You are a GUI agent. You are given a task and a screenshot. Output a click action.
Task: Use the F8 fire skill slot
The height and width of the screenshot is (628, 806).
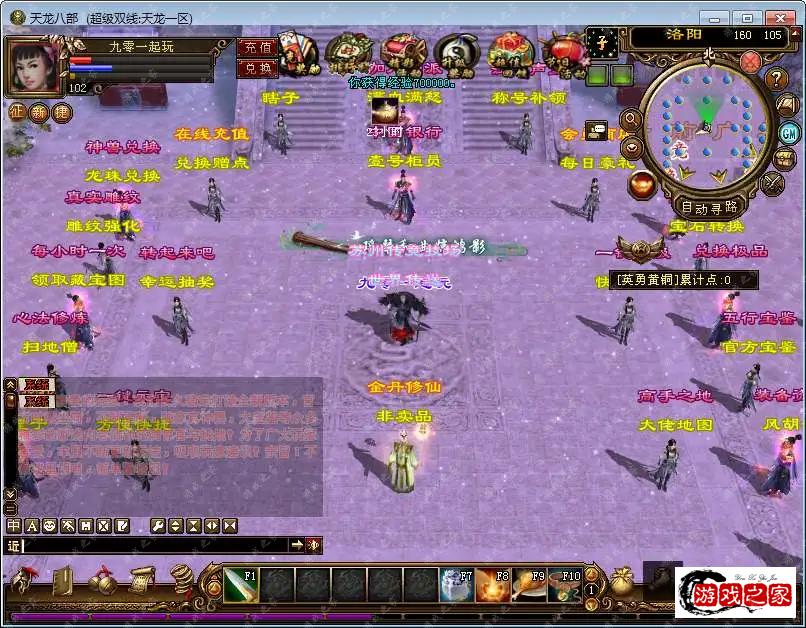click(492, 586)
